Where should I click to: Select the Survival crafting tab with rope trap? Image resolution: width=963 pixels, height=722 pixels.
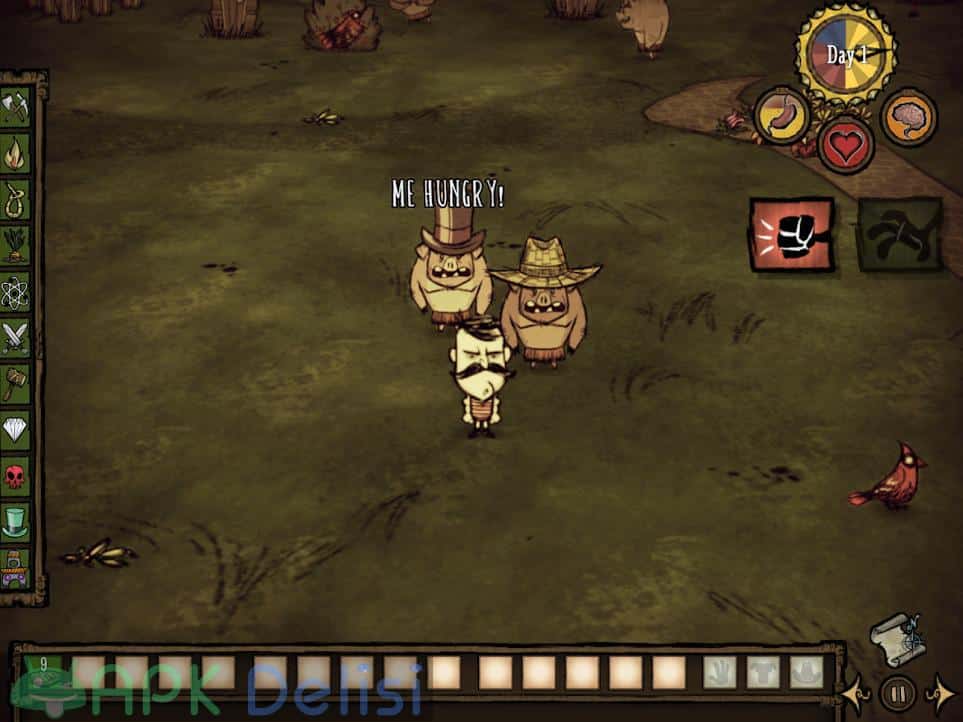(16, 200)
